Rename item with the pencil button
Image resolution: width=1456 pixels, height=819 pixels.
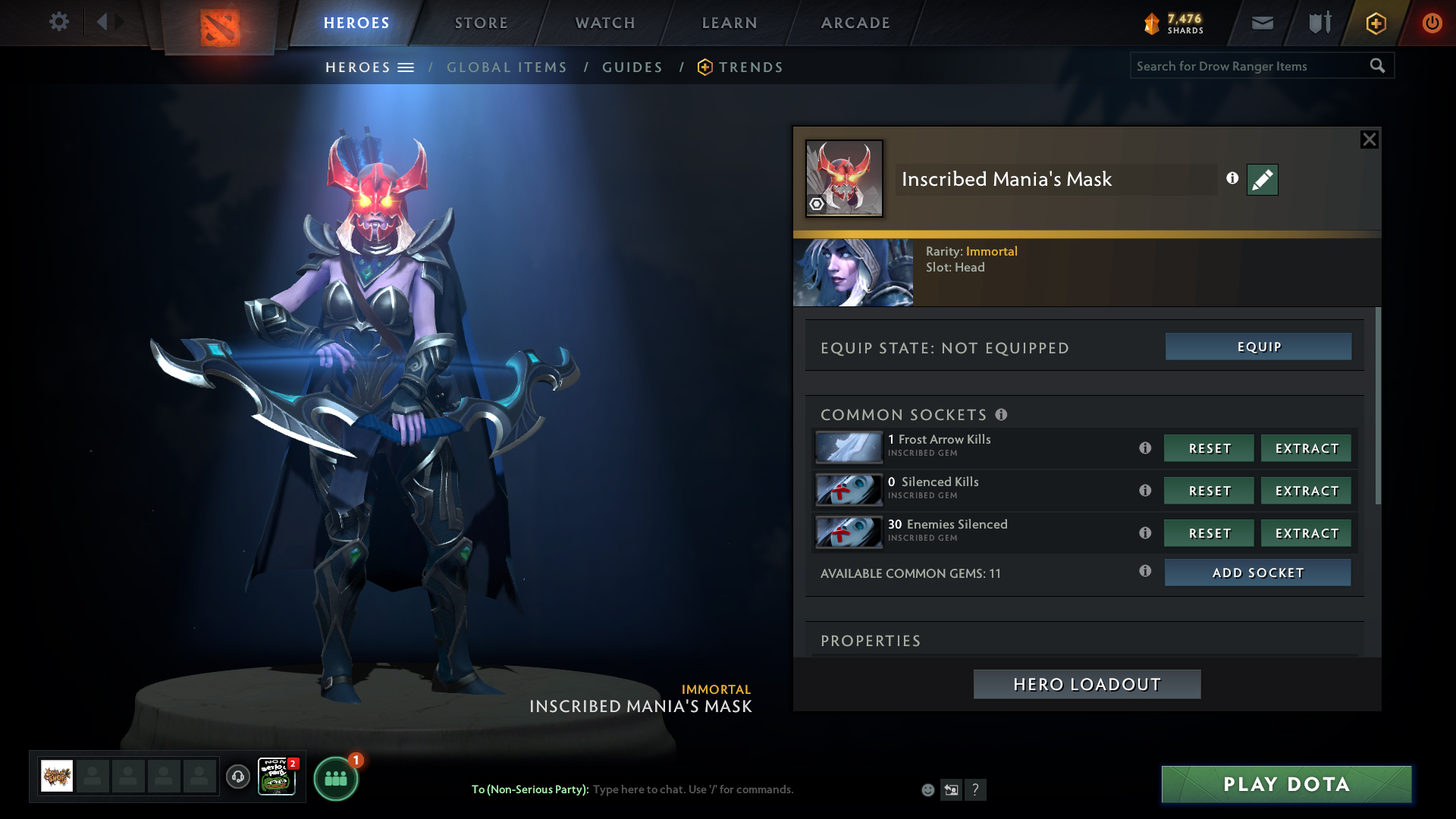pos(1262,180)
